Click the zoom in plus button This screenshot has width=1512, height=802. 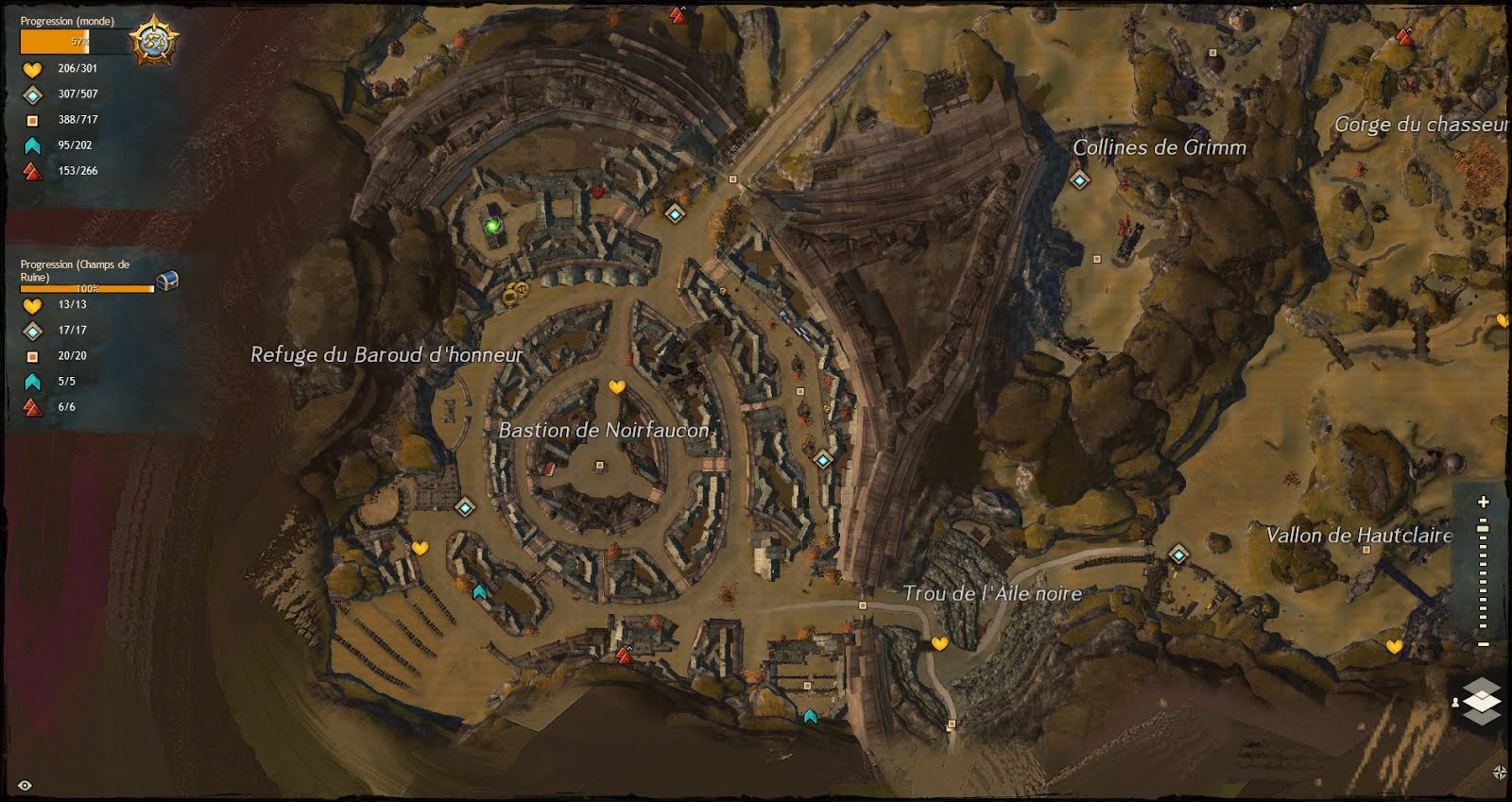[1483, 502]
